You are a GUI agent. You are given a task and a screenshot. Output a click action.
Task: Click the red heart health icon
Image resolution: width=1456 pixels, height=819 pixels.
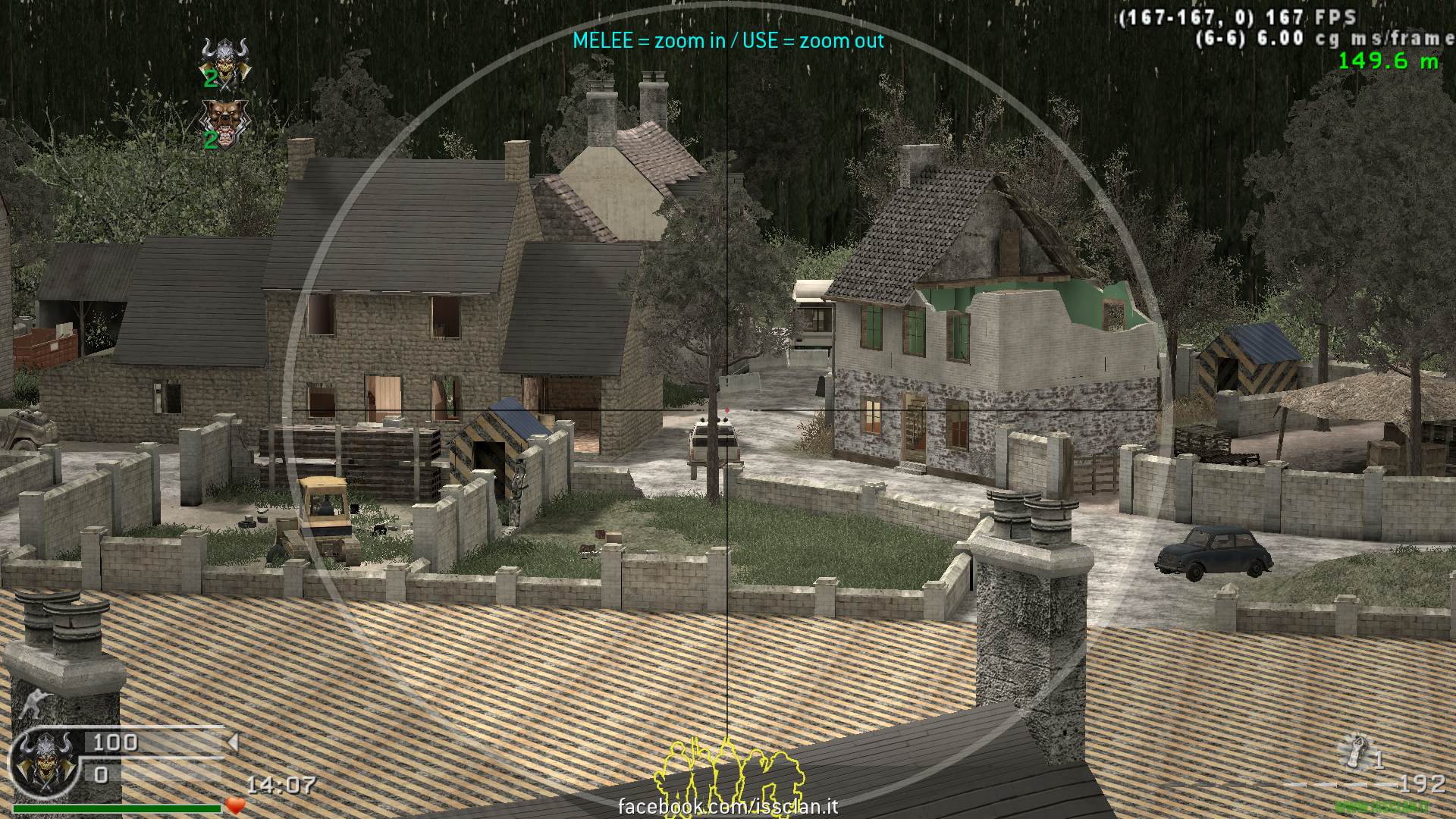236,806
